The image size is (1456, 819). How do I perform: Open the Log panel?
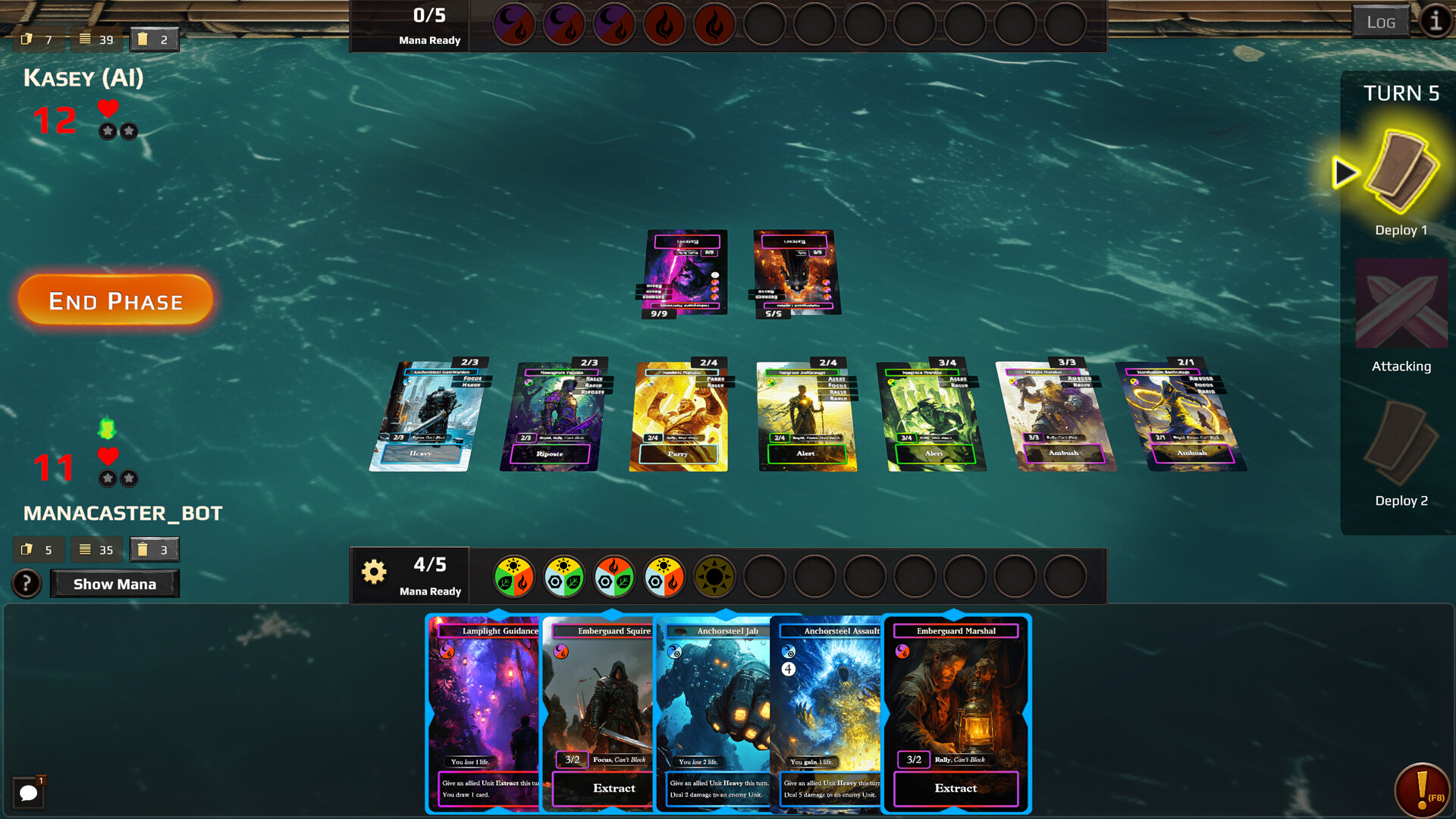[x=1382, y=22]
